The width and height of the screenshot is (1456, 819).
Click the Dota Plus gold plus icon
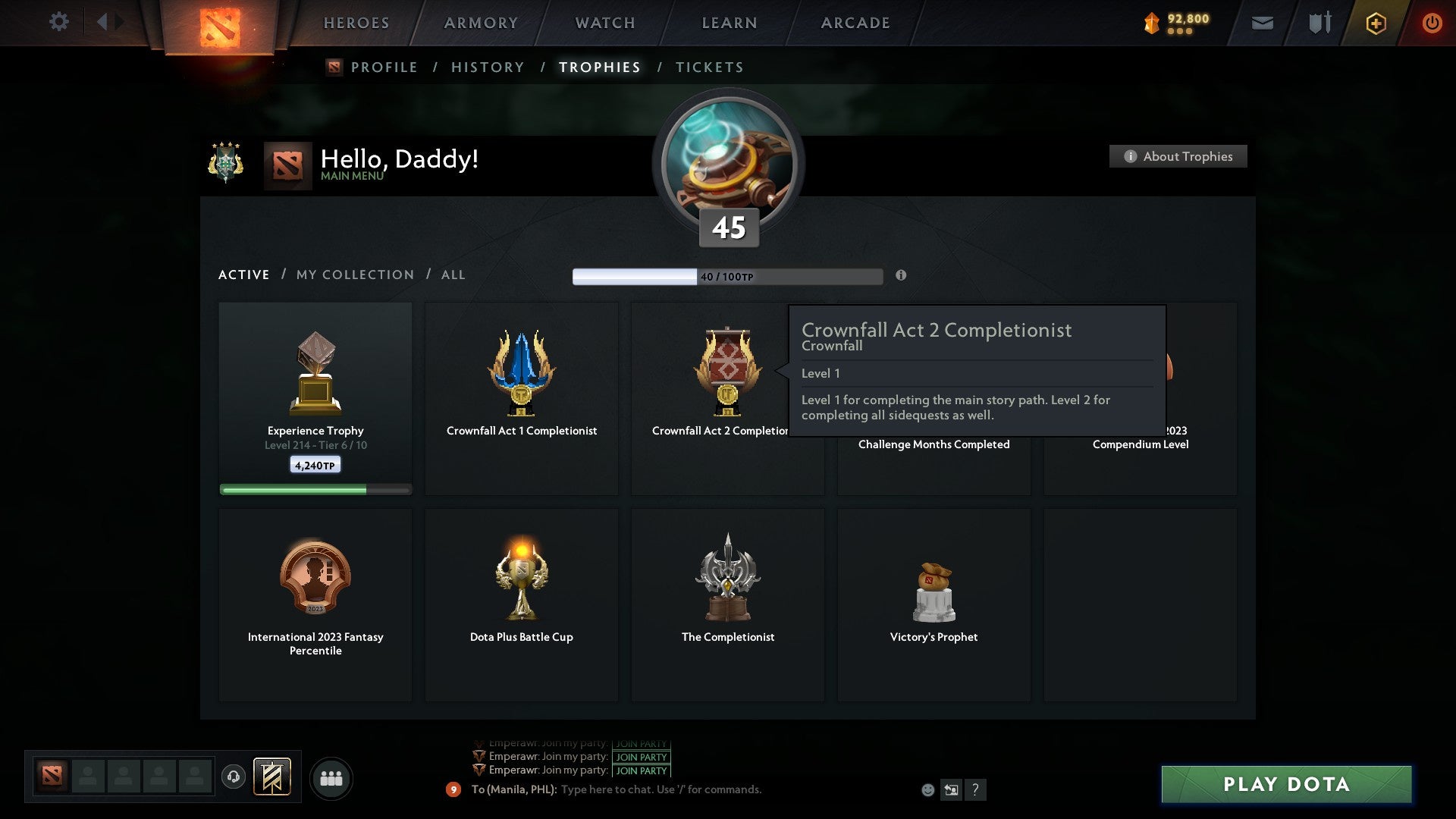1376,23
